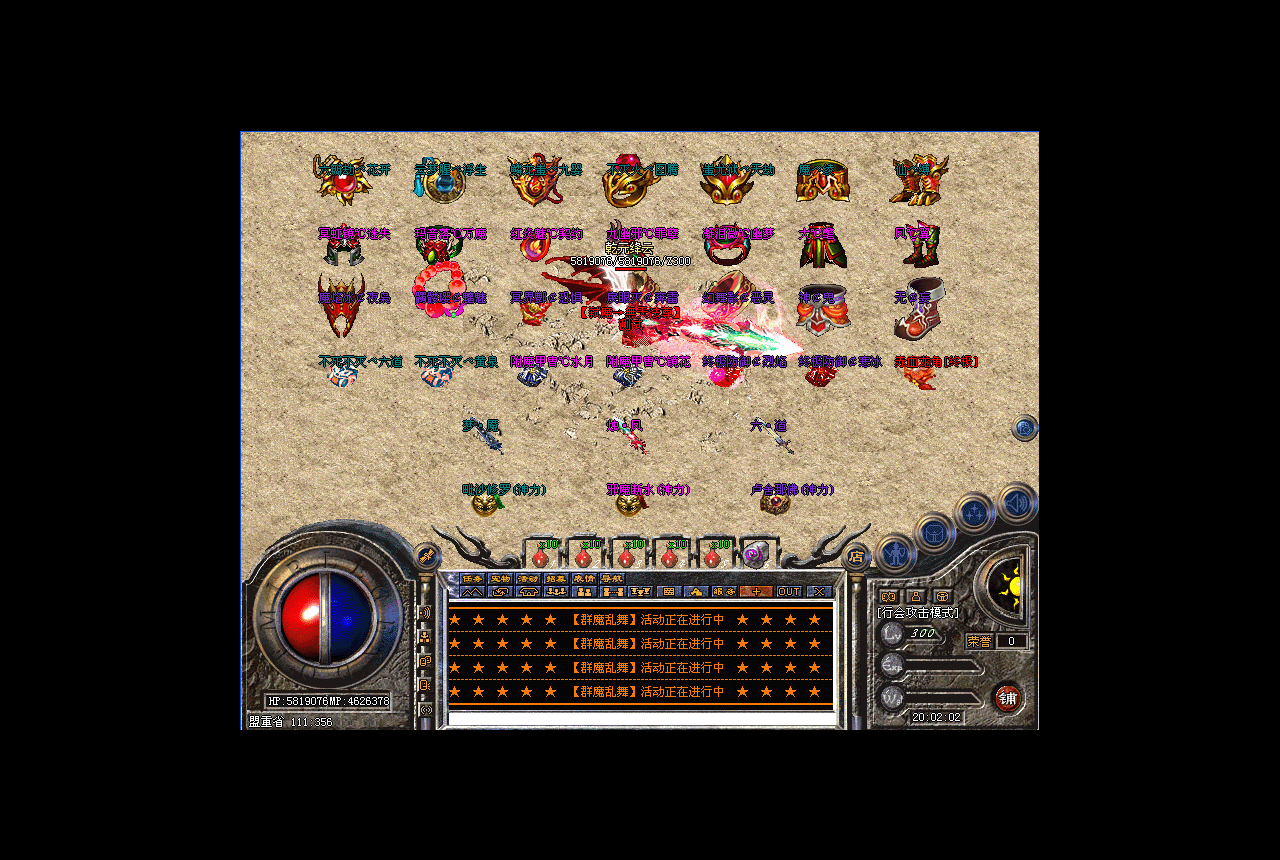This screenshot has height=860, width=1280.
Task: Toggle sound with the speaker button
Action: click(1017, 502)
